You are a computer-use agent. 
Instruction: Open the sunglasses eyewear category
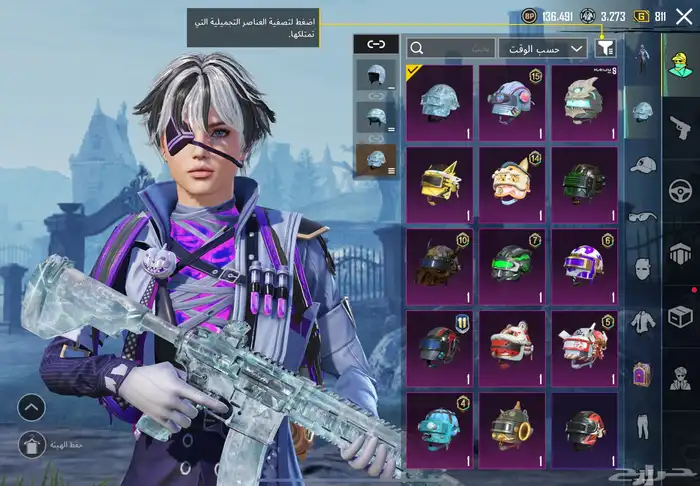[643, 215]
